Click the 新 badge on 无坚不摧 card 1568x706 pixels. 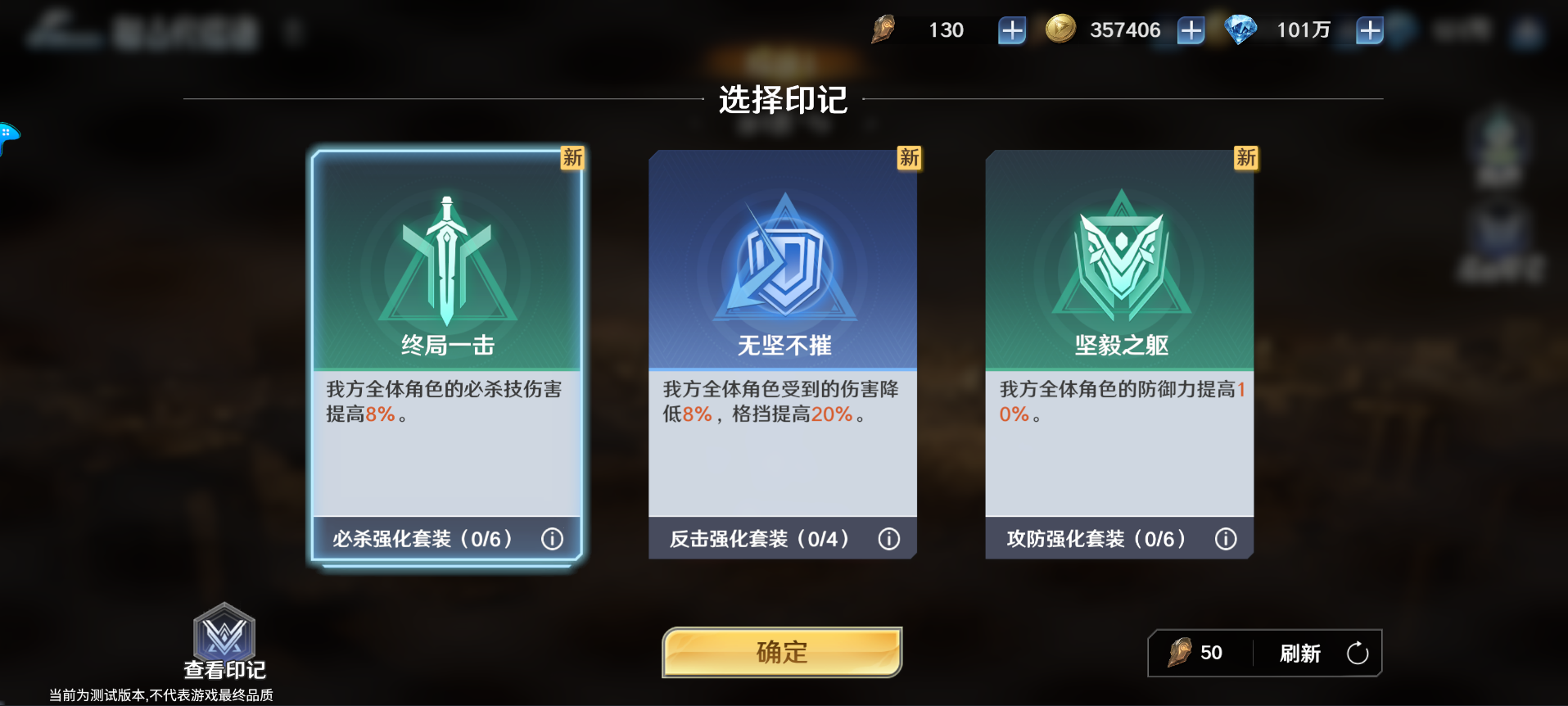909,159
